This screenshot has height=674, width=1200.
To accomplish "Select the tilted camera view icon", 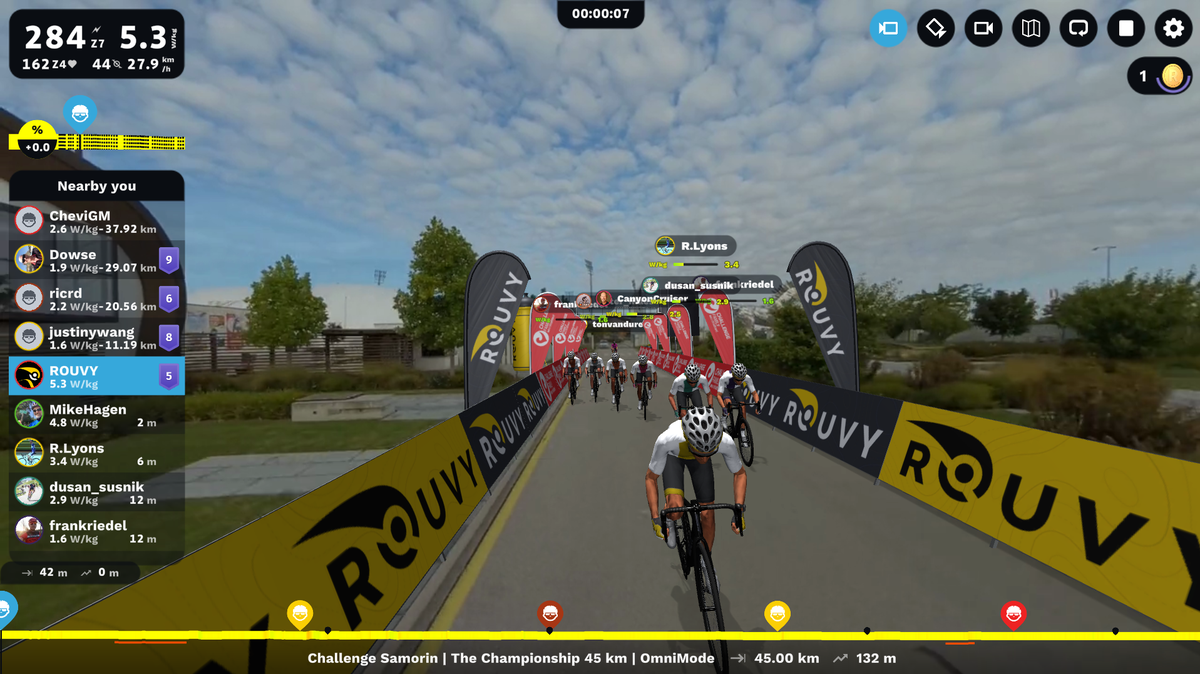I will coord(936,28).
